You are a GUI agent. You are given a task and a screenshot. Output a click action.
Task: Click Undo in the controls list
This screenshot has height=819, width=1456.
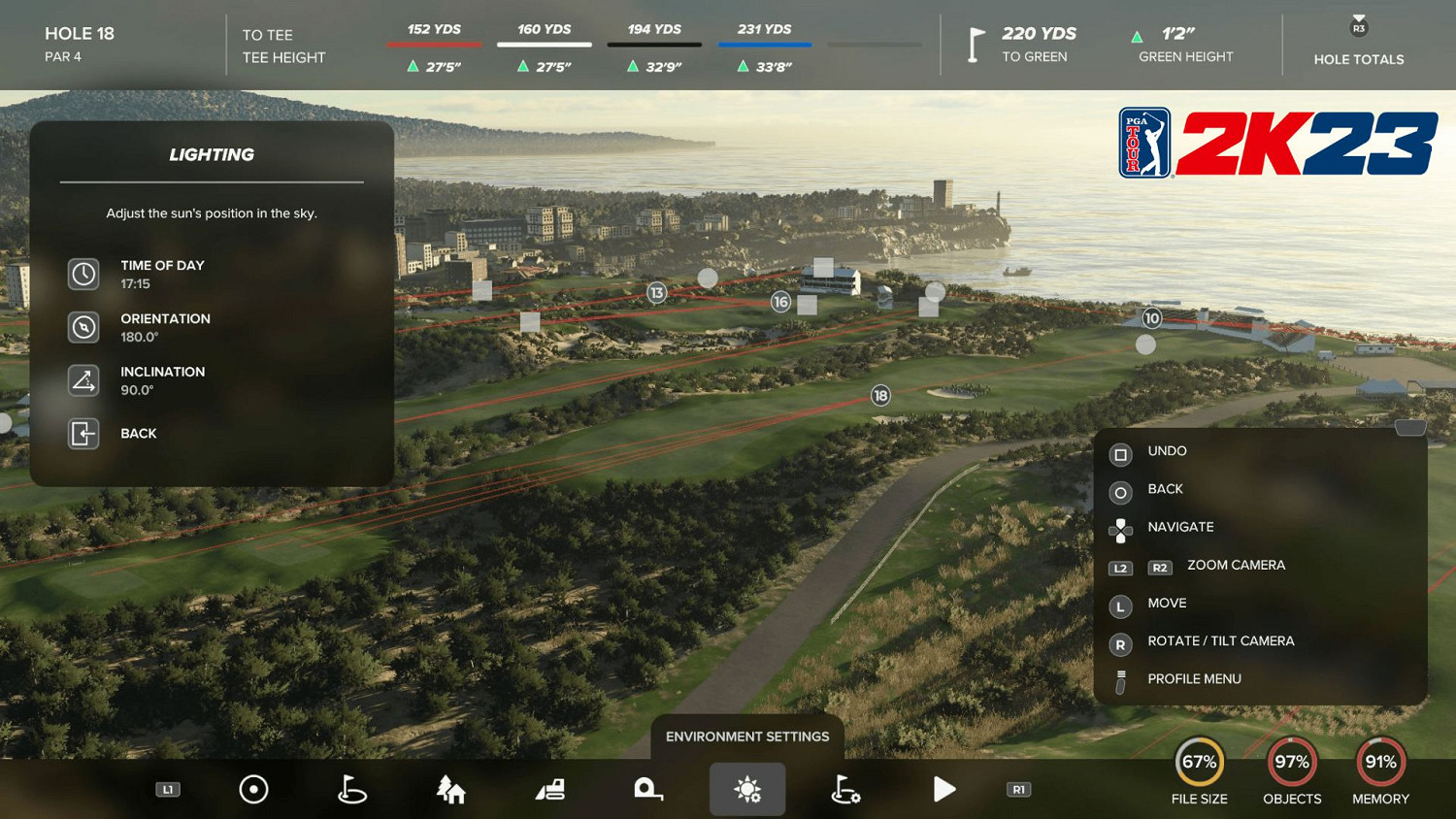(1167, 451)
